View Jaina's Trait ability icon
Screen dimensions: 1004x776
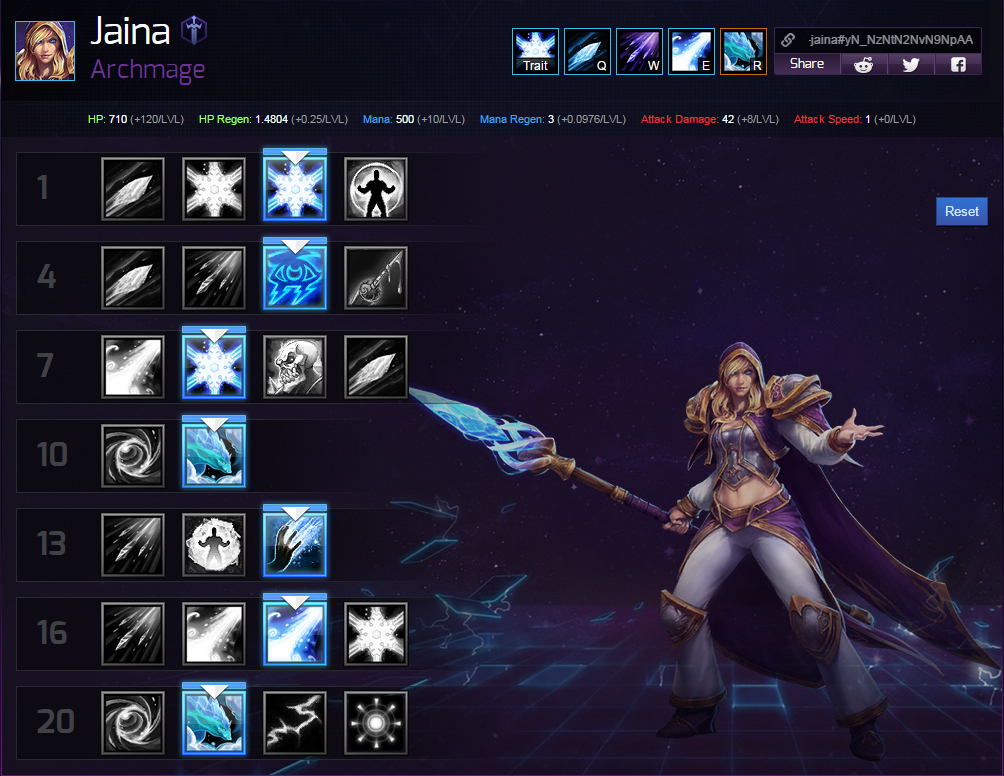(535, 51)
